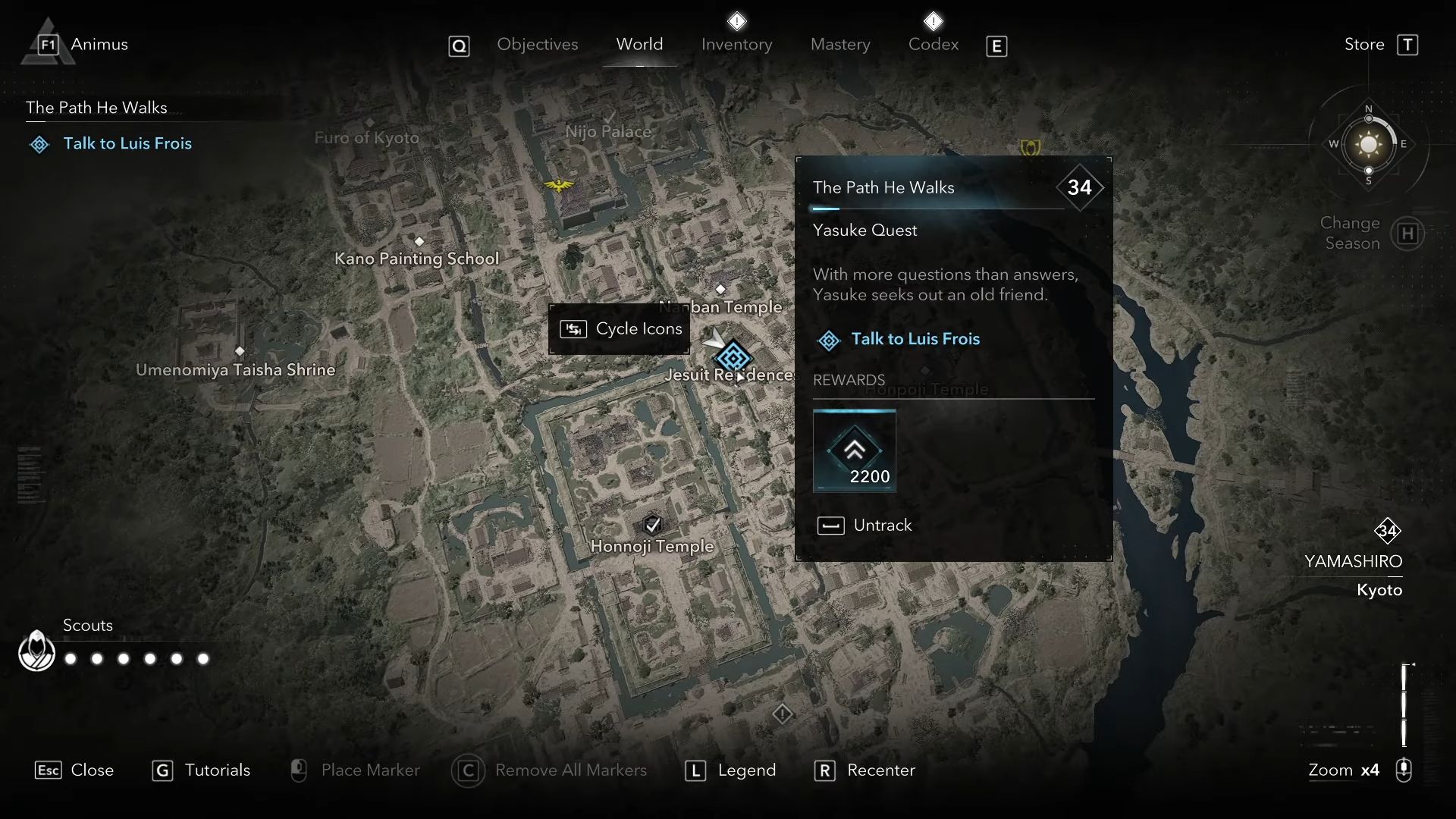Switch to the Objectives tab
Screen dimensions: 1456x819
tap(537, 45)
